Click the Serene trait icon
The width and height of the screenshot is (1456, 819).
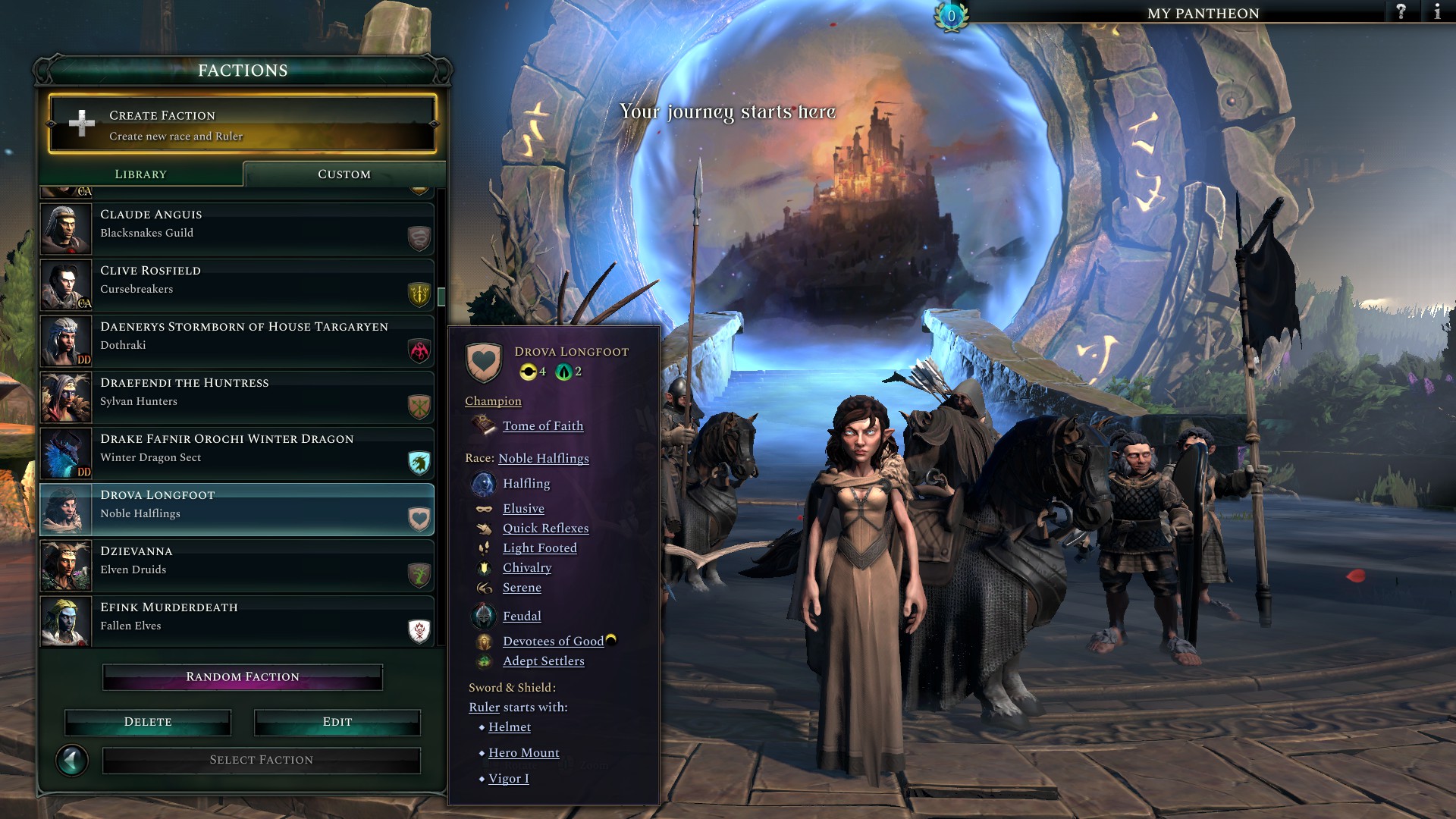483,587
